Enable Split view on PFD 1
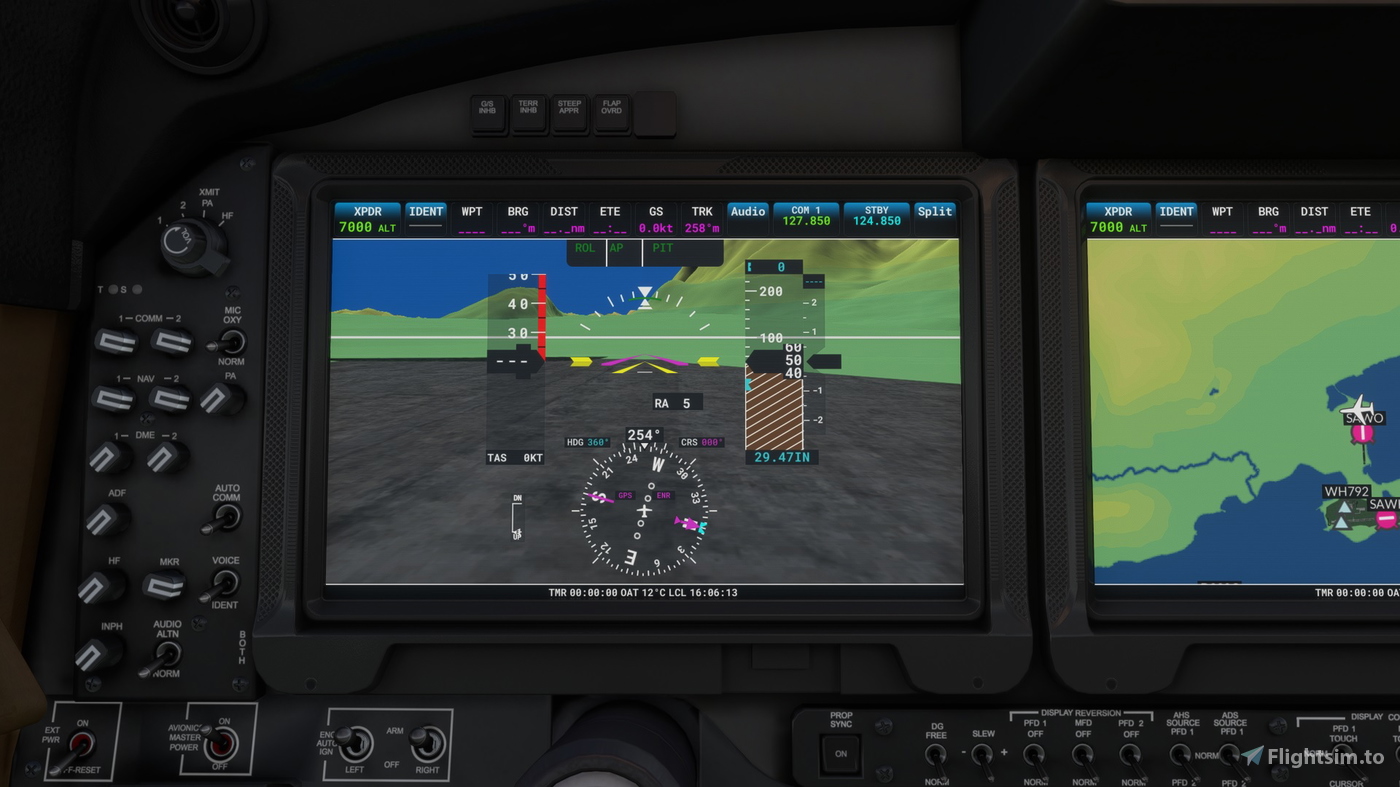Screen dimensions: 1400x787 click(x=934, y=211)
